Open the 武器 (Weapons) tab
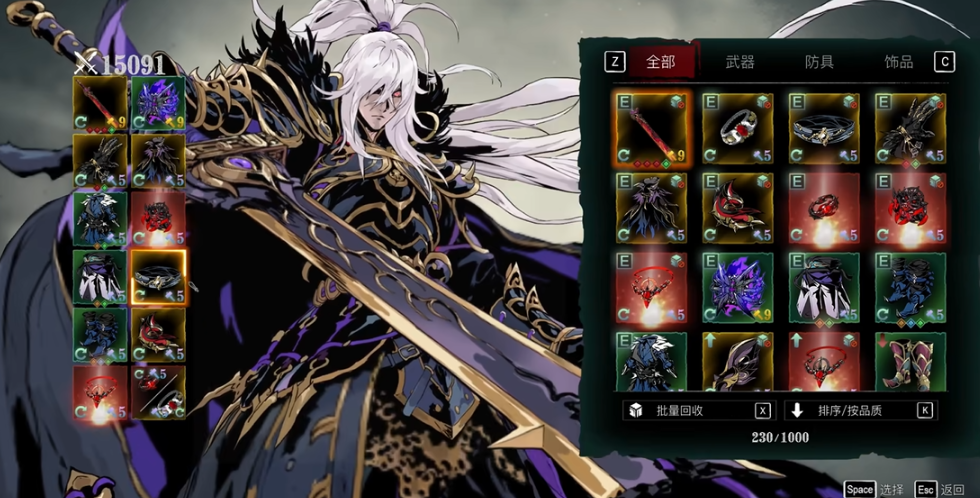980x498 pixels. click(x=740, y=62)
